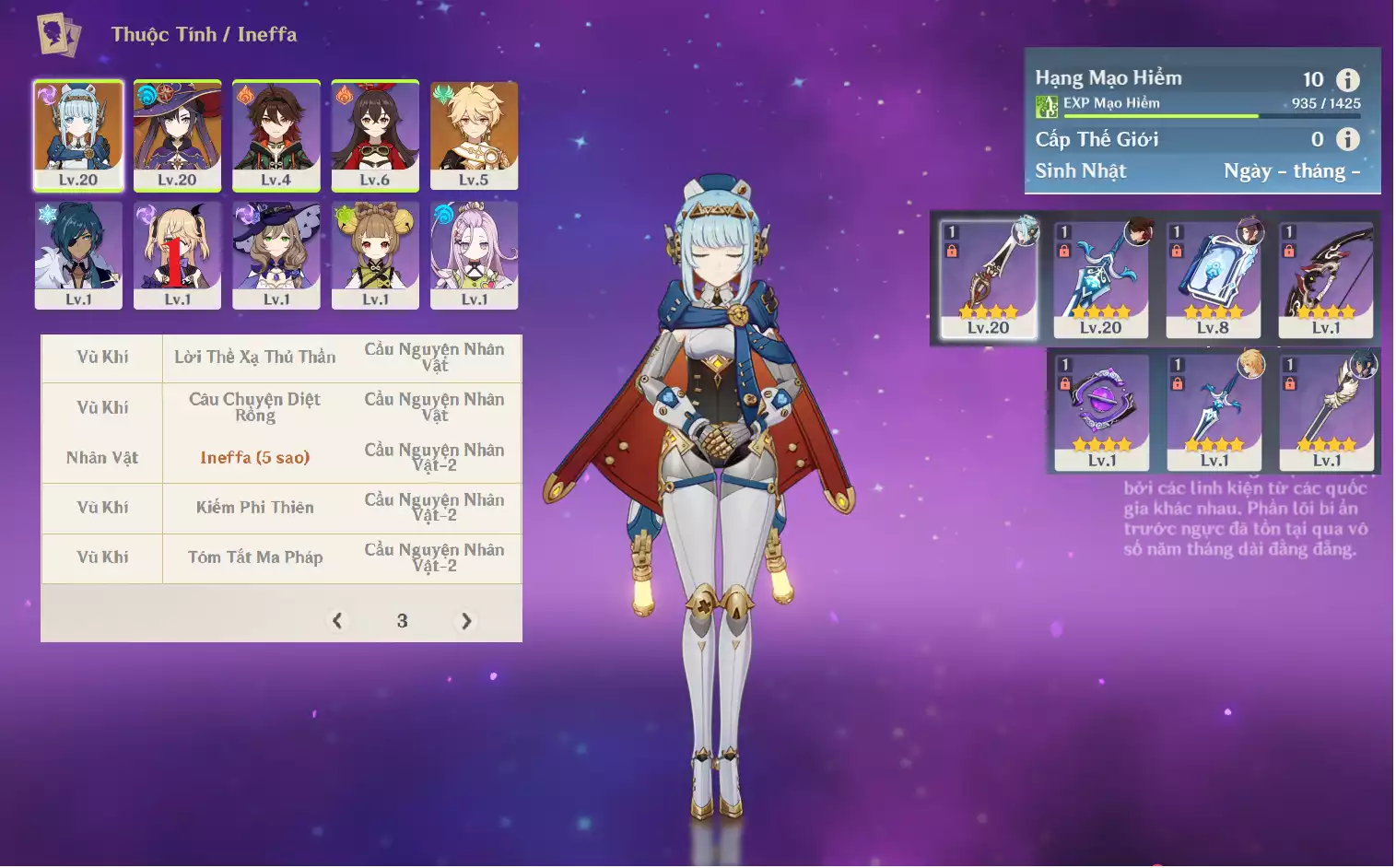Show info for Cấp Thế Giới
This screenshot has width=1396, height=868.
[x=1347, y=139]
